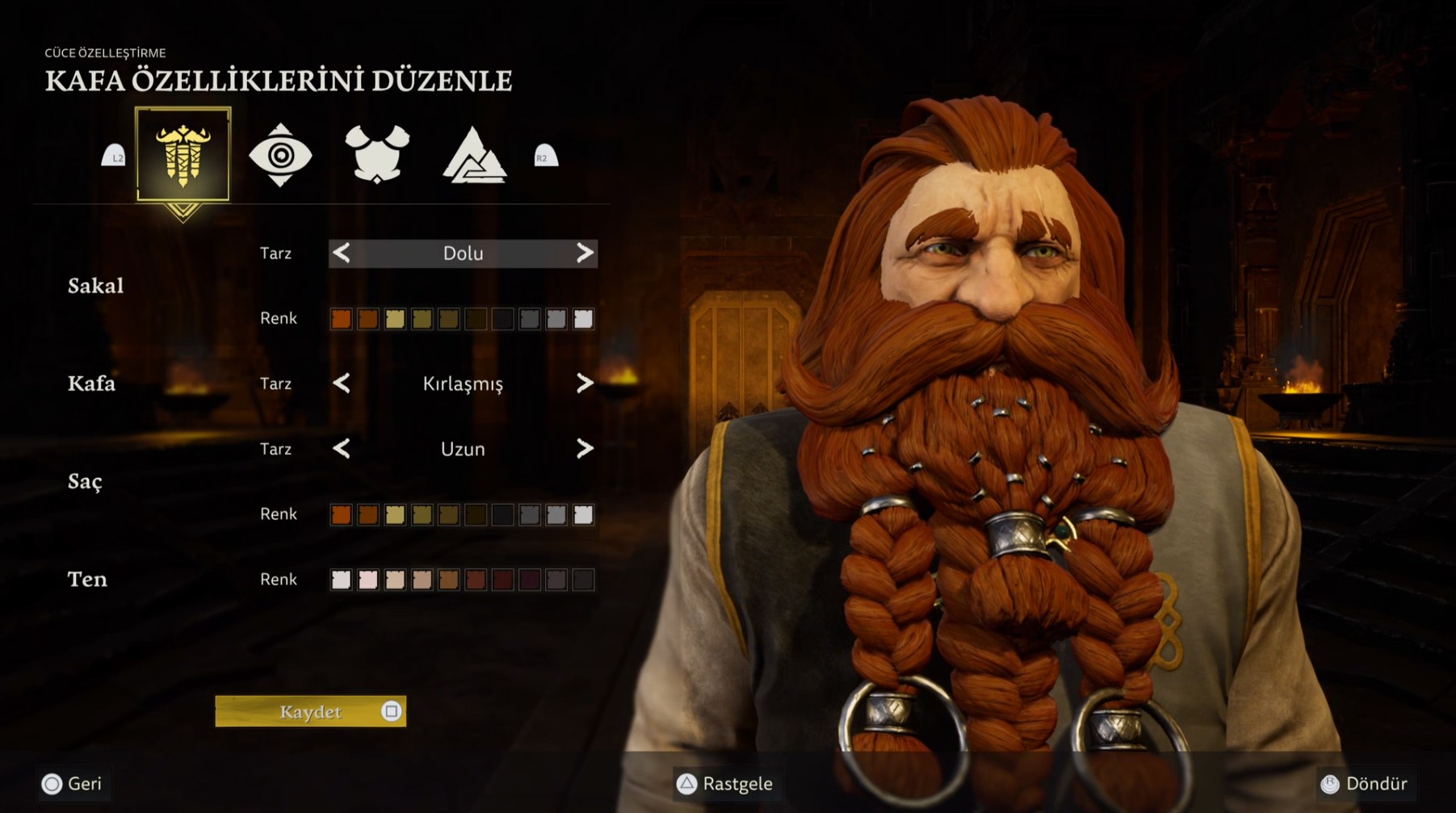The width and height of the screenshot is (1456, 813).
Task: Choose previous beard style before Dolu
Action: 342,254
